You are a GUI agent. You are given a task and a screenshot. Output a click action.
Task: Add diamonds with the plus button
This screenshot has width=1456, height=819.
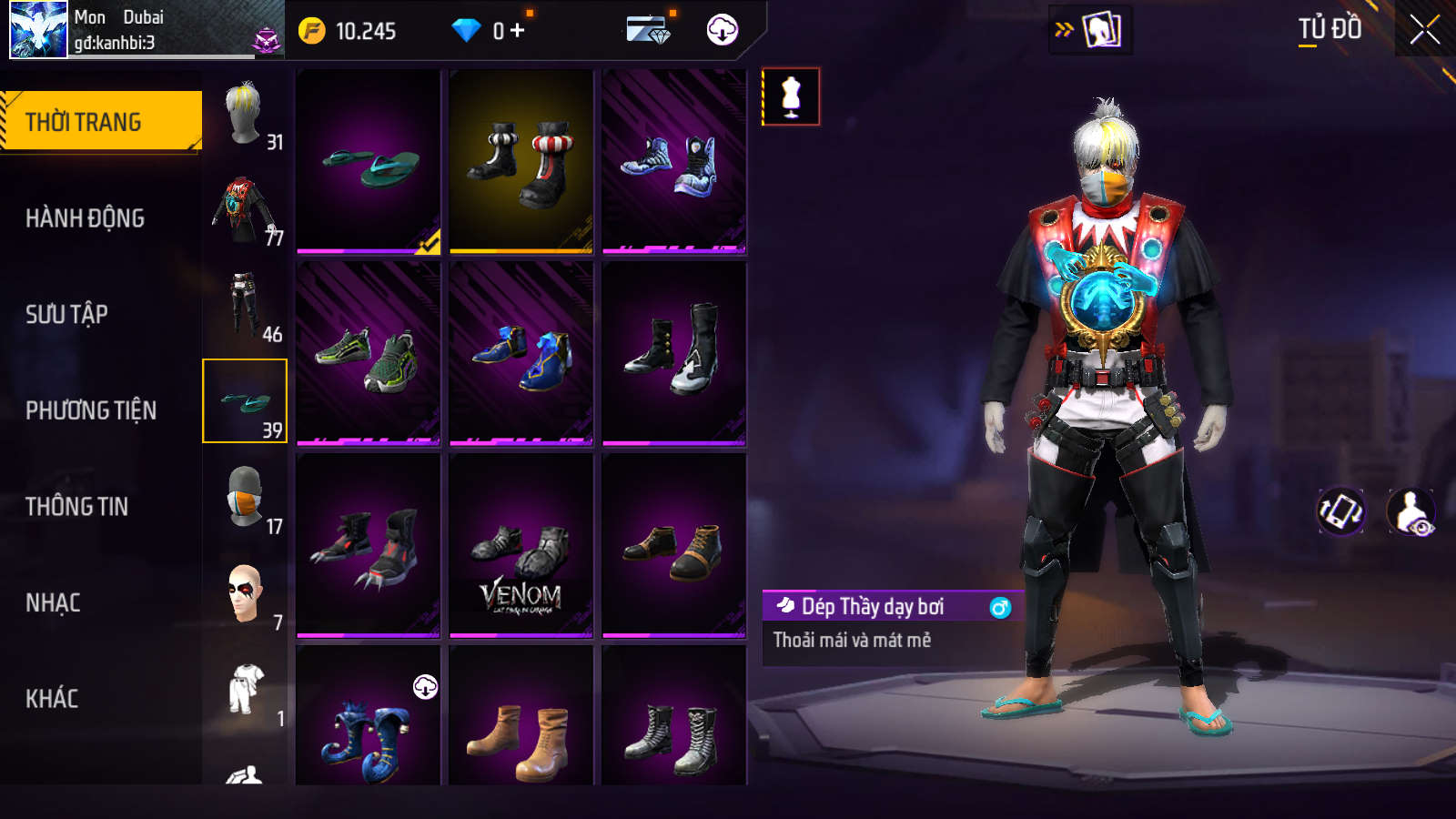pos(518,31)
